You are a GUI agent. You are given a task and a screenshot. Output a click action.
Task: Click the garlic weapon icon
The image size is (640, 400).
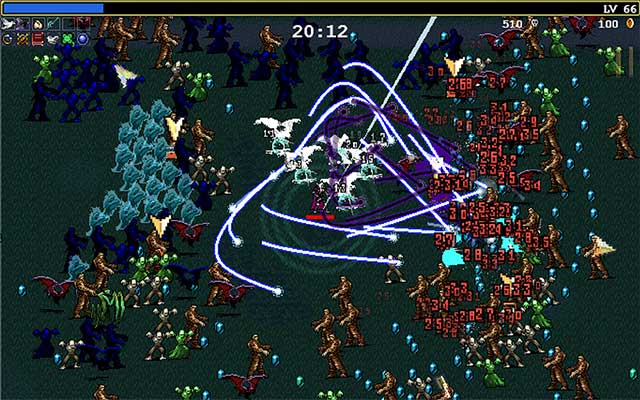tap(38, 25)
